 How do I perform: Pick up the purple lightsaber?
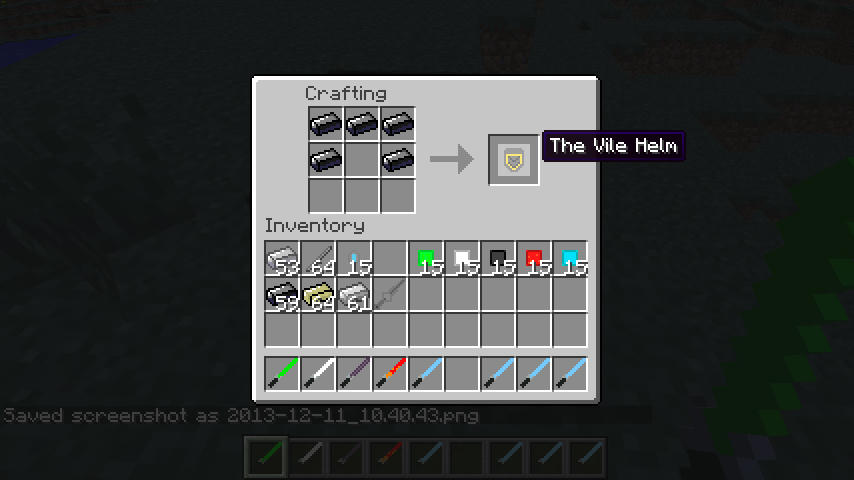(x=355, y=374)
